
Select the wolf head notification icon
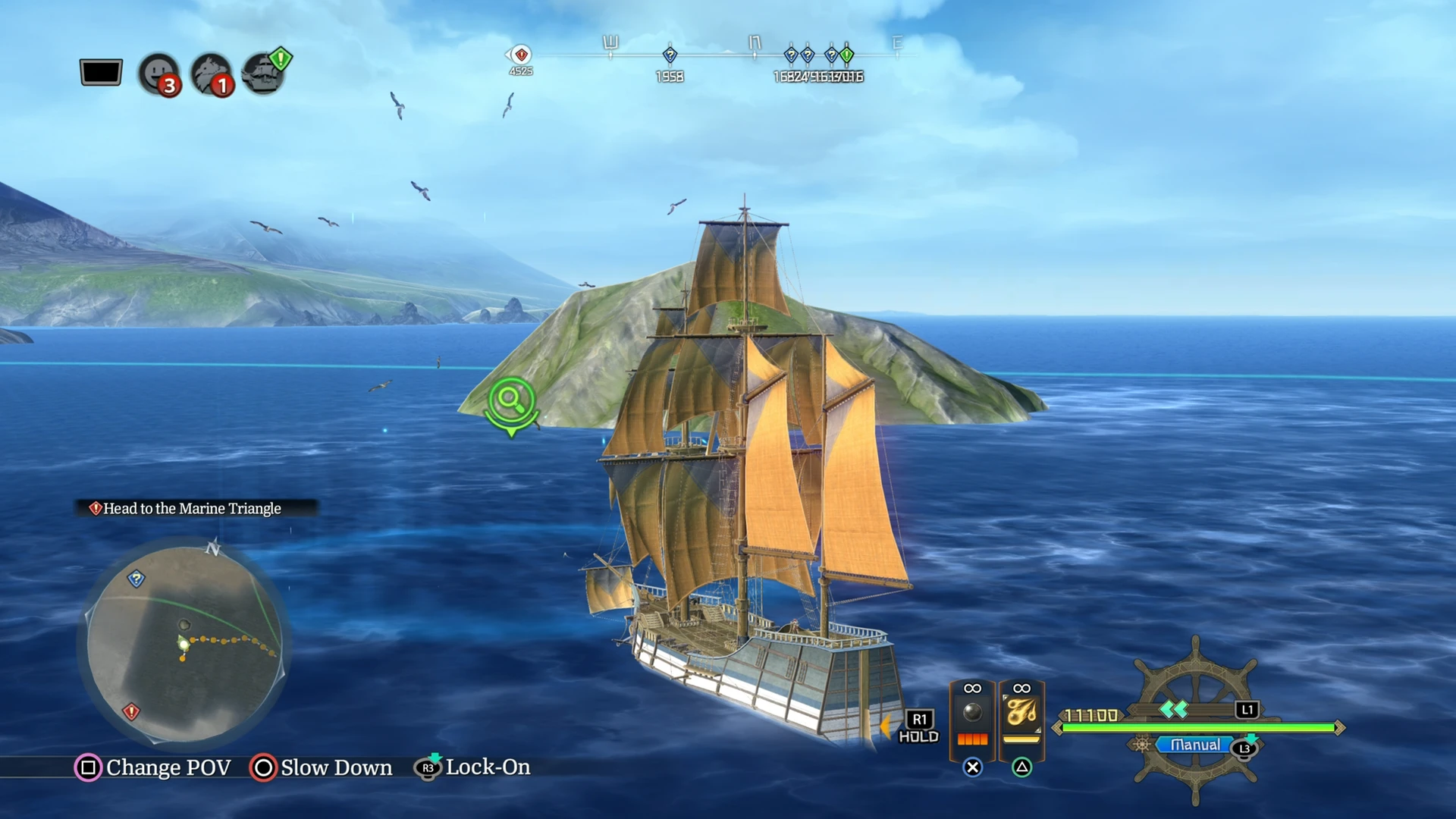pyautogui.click(x=211, y=74)
